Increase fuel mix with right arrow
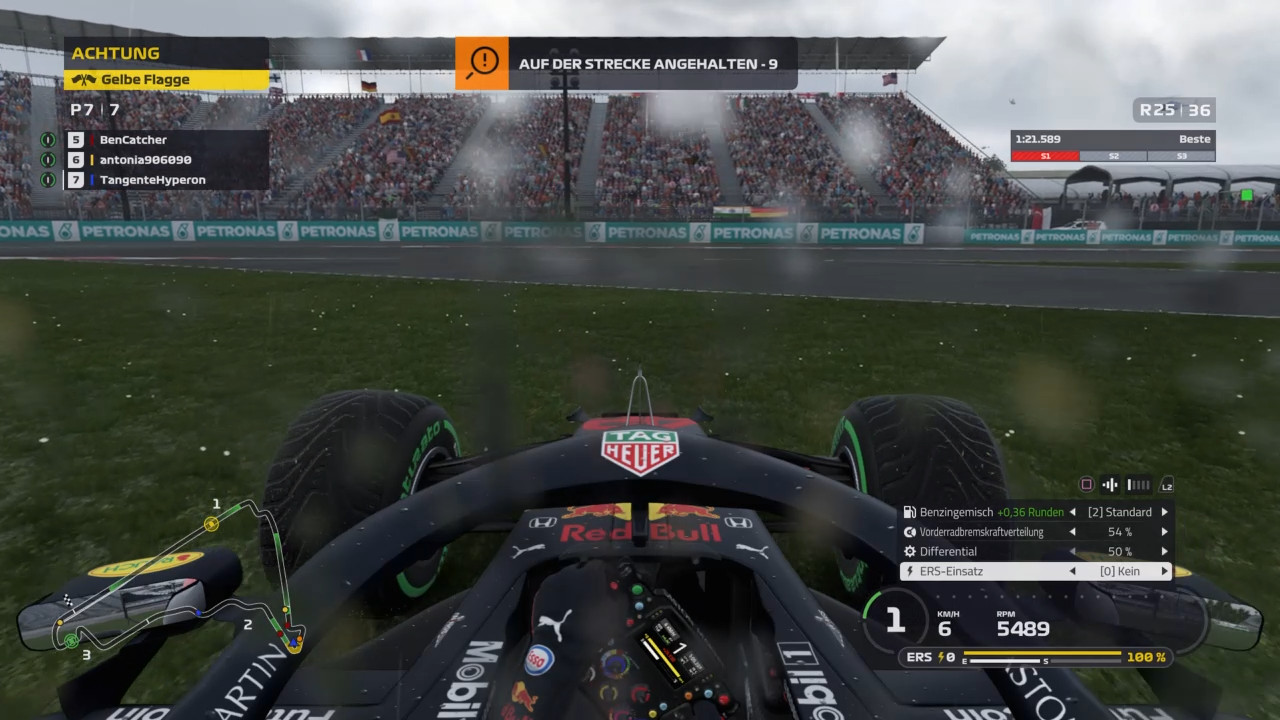Screen dimensions: 1280x720 point(1164,512)
